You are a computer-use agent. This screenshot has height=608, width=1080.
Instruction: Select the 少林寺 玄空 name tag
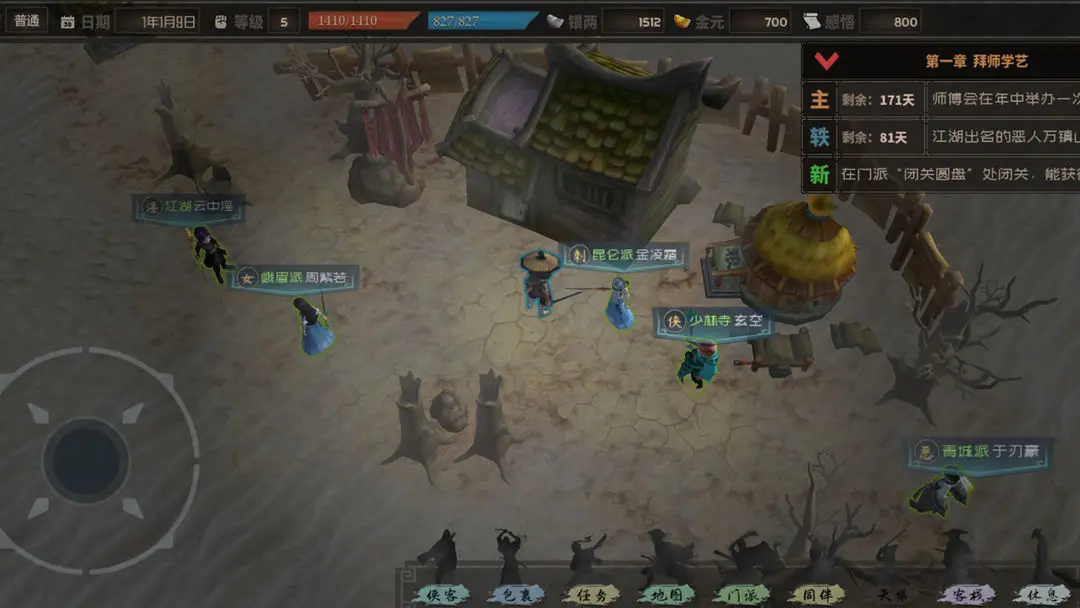[x=714, y=321]
